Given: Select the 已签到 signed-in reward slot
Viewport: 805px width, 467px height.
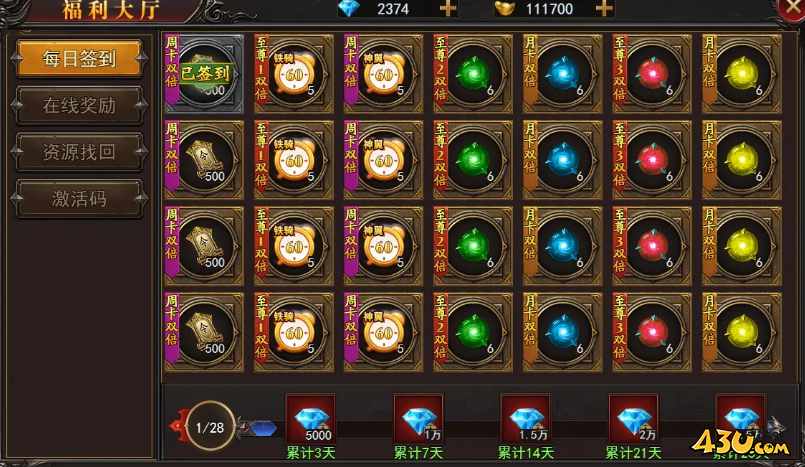Looking at the screenshot, I should [x=204, y=74].
